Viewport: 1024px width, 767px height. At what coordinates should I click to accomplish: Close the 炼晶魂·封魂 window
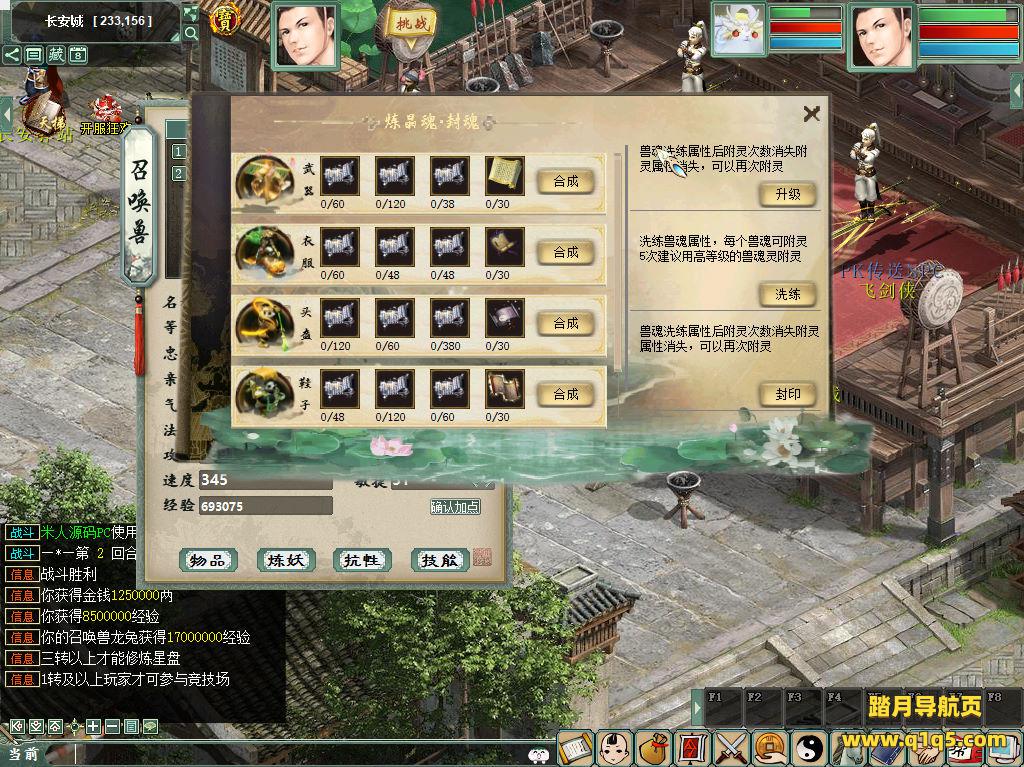[811, 114]
